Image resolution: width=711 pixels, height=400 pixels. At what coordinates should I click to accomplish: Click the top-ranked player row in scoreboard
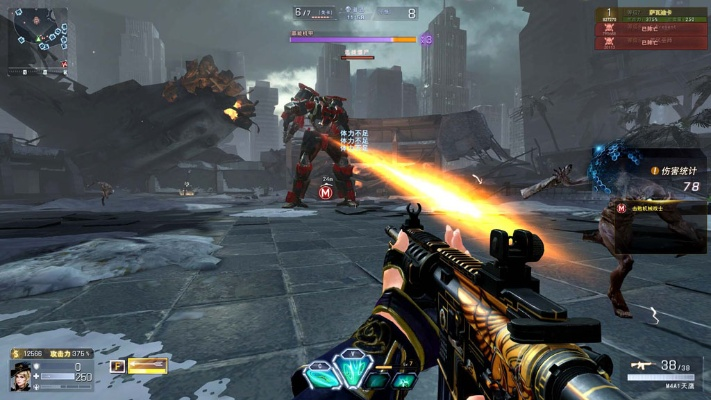pos(653,17)
